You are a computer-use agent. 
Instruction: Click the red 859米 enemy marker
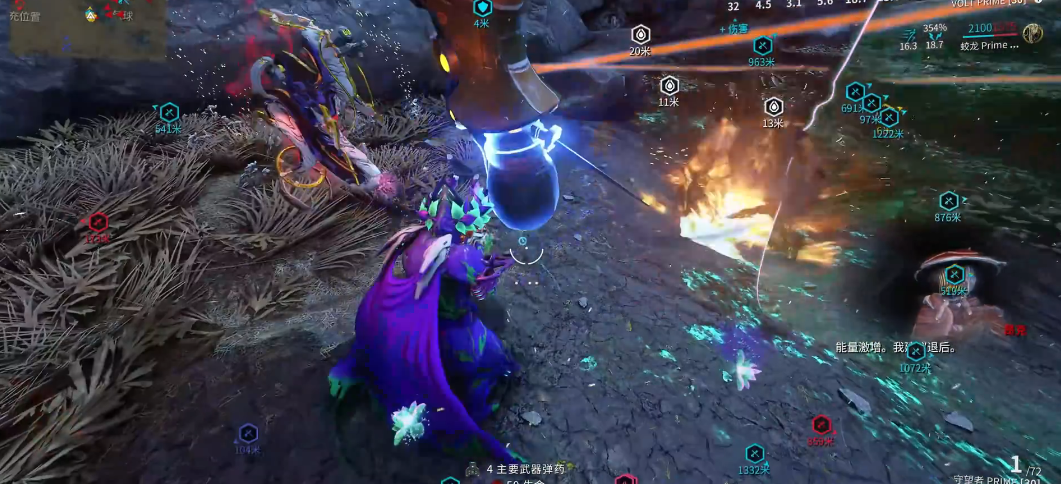[821, 425]
